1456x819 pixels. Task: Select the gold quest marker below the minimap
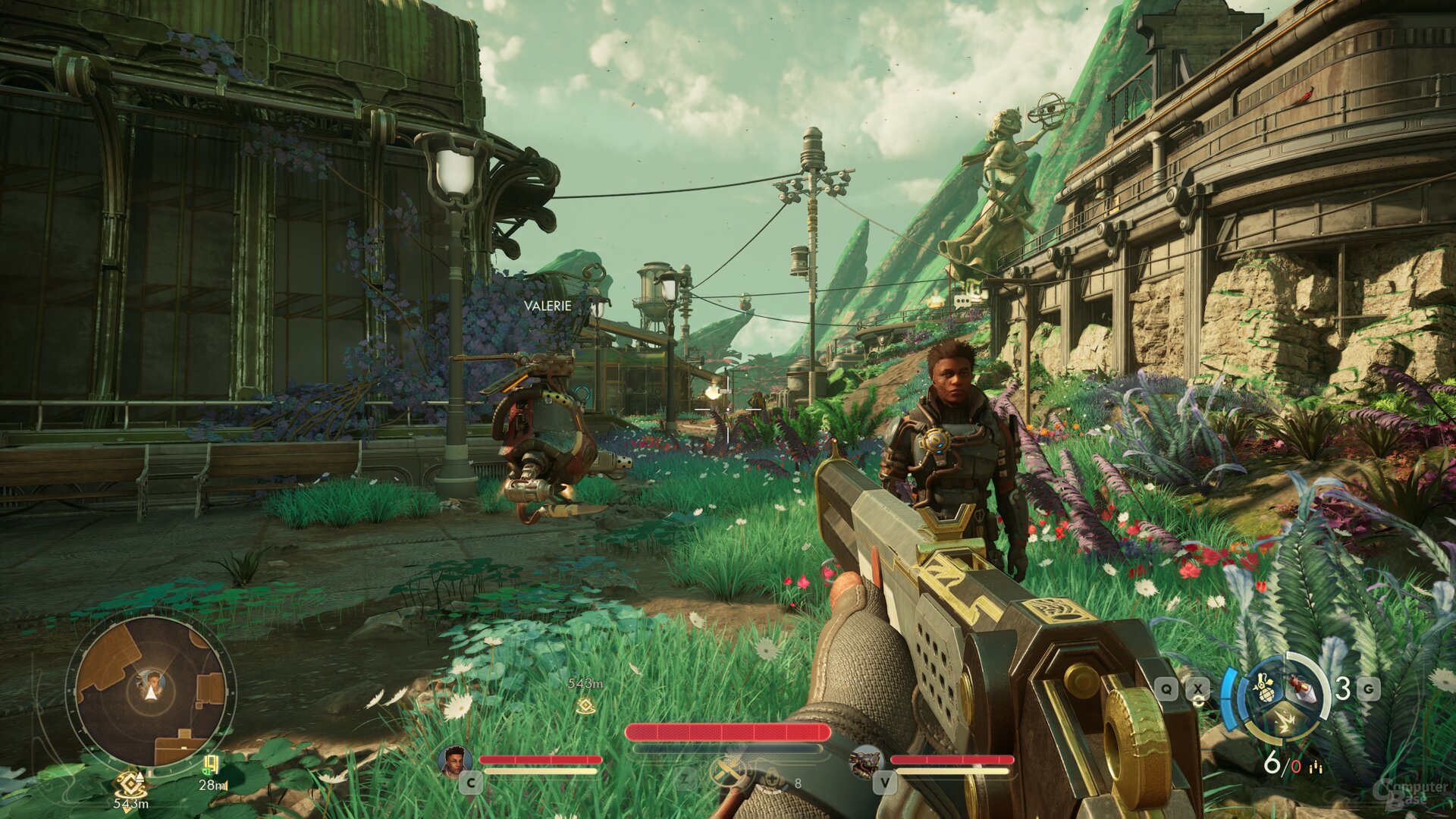pyautogui.click(x=130, y=783)
